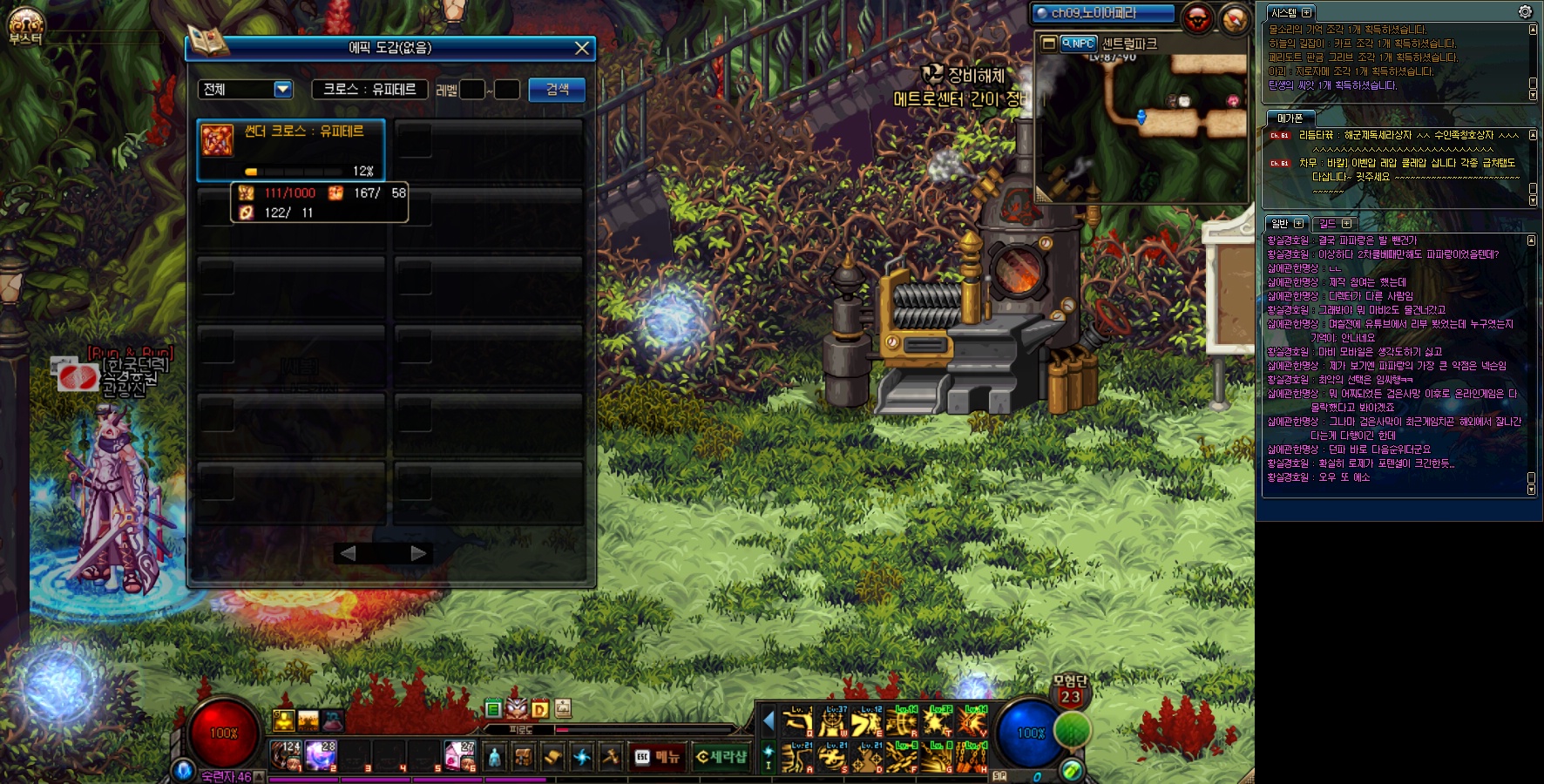Screen dimensions: 1544x784
Task: Close the Epic Encyclopedia window
Action: point(582,48)
